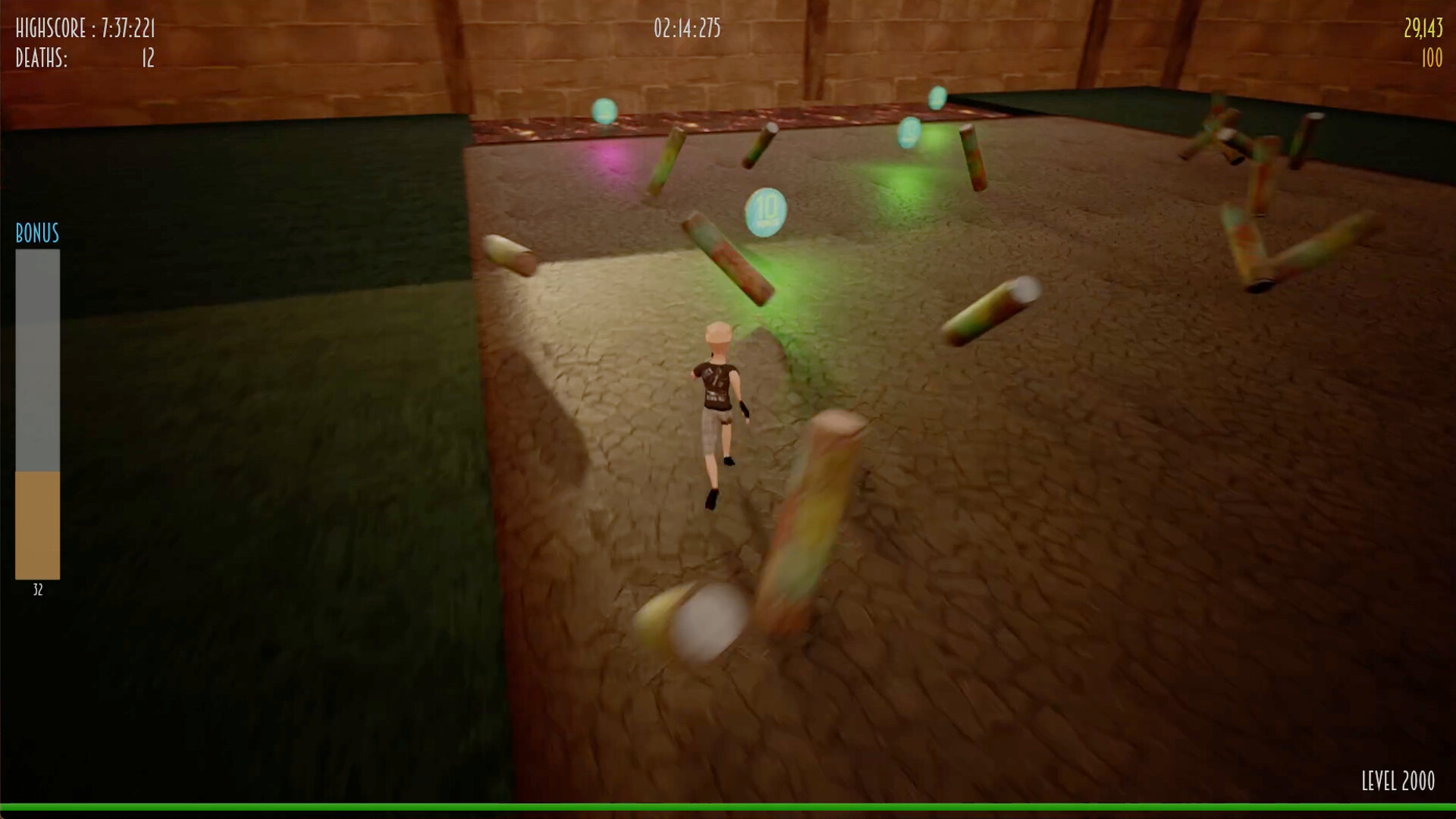Toggle the BONUS meter label
The image size is (1456, 819).
(36, 234)
